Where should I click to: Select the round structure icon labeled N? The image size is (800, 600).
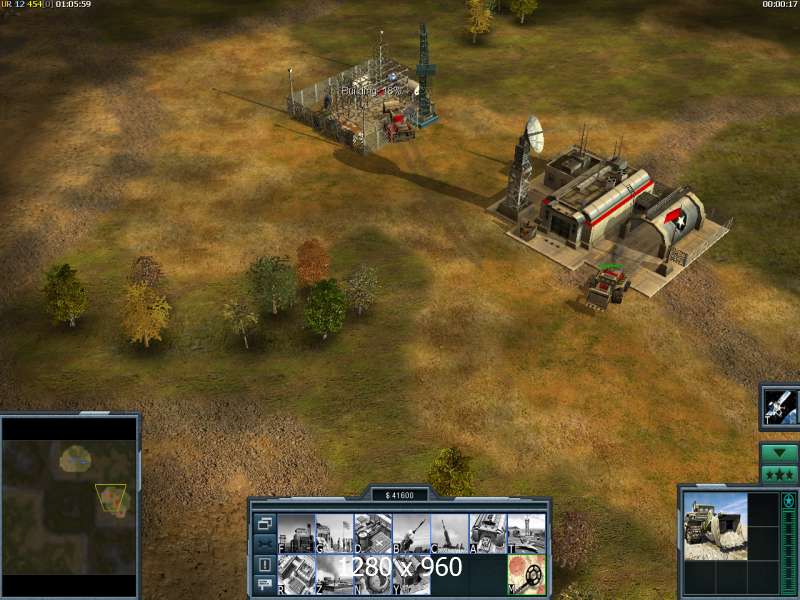tap(372, 574)
